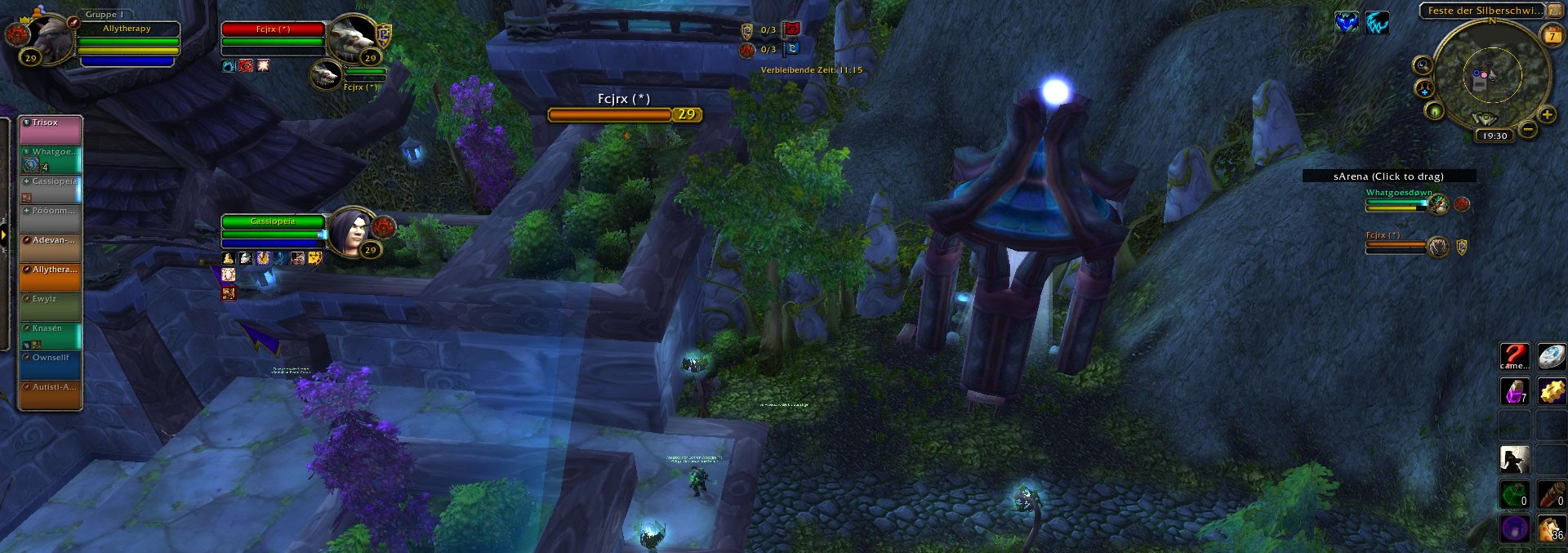Use the food item with 36 stacks

pyautogui.click(x=1551, y=528)
